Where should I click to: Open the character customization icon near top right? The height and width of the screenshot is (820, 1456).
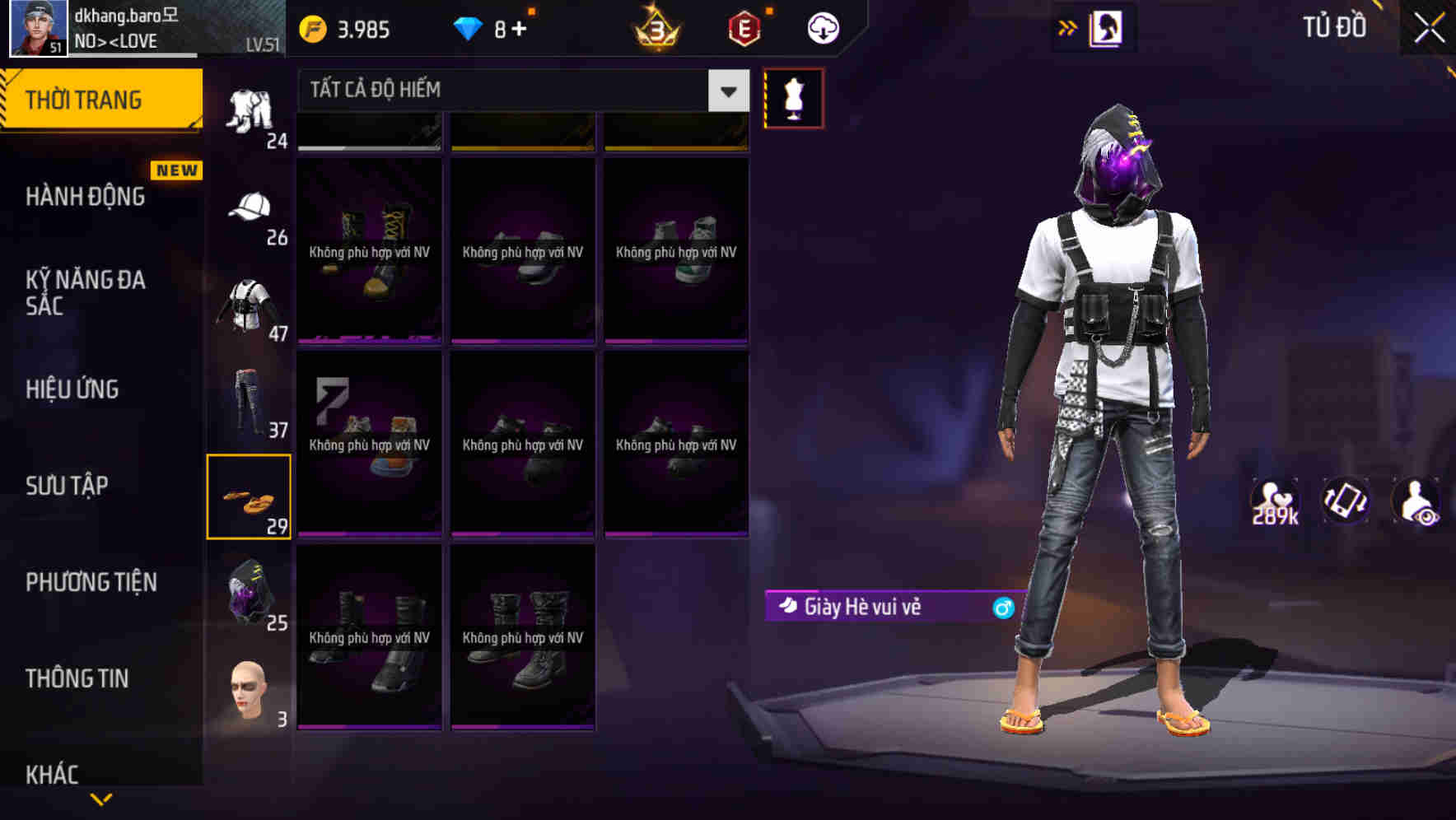(1108, 28)
